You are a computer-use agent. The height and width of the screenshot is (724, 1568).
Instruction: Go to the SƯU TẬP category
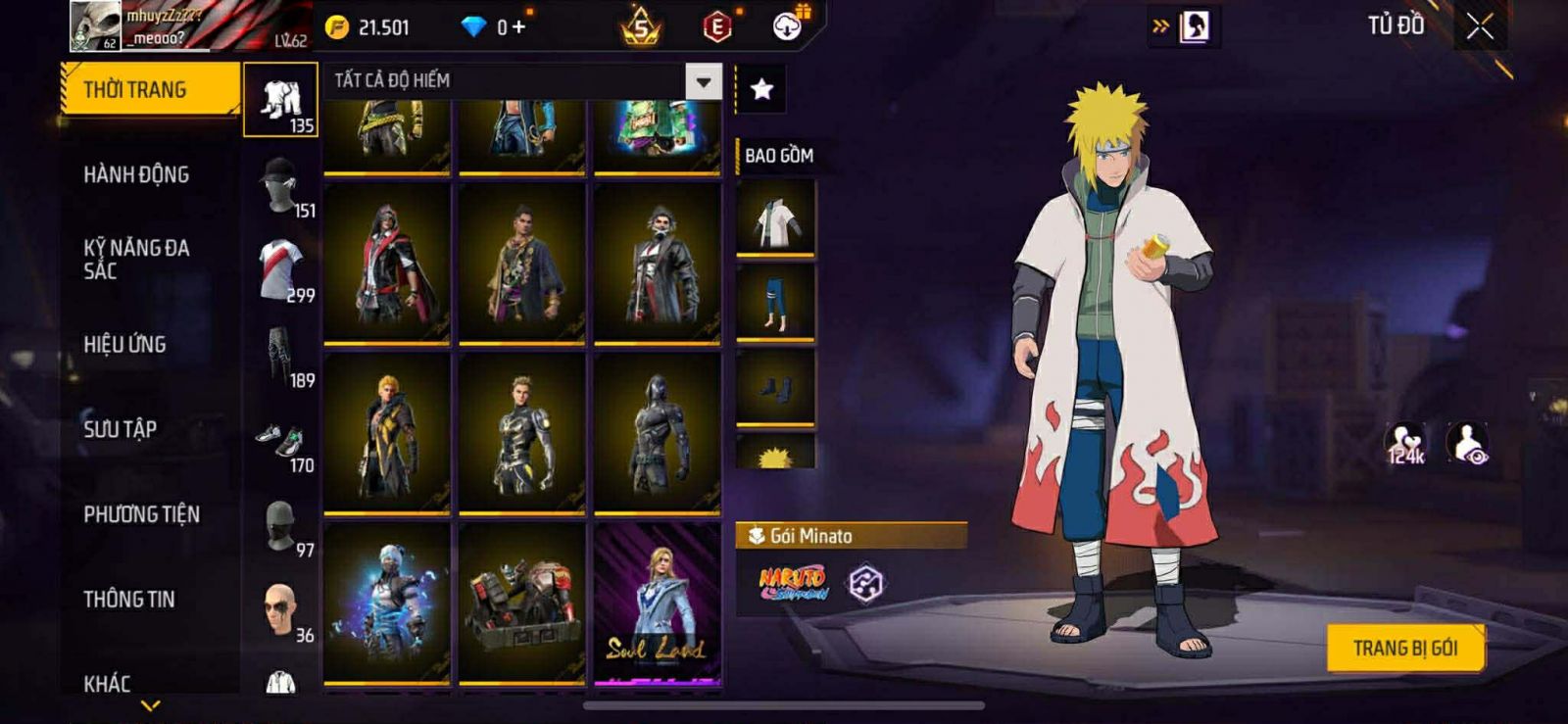click(120, 429)
